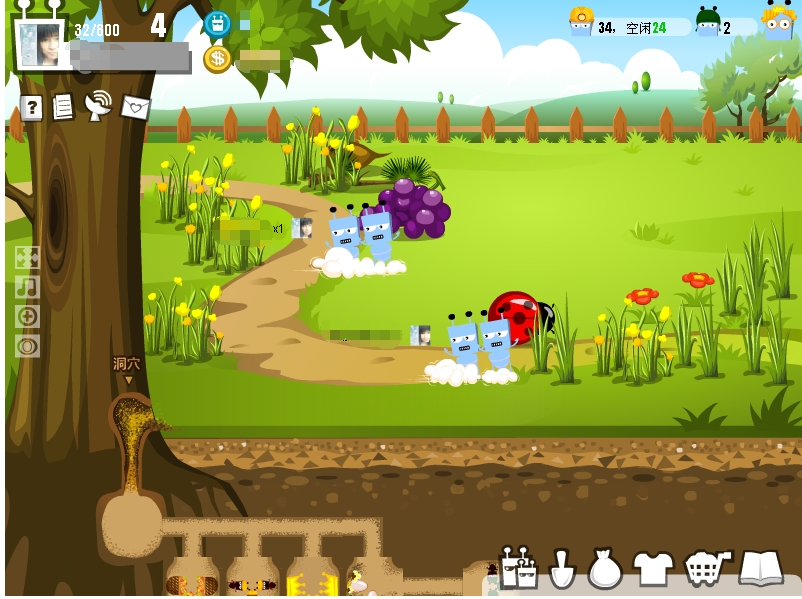Open the satellite dish broadcast icon
The height and width of the screenshot is (599, 802).
pyautogui.click(x=98, y=105)
